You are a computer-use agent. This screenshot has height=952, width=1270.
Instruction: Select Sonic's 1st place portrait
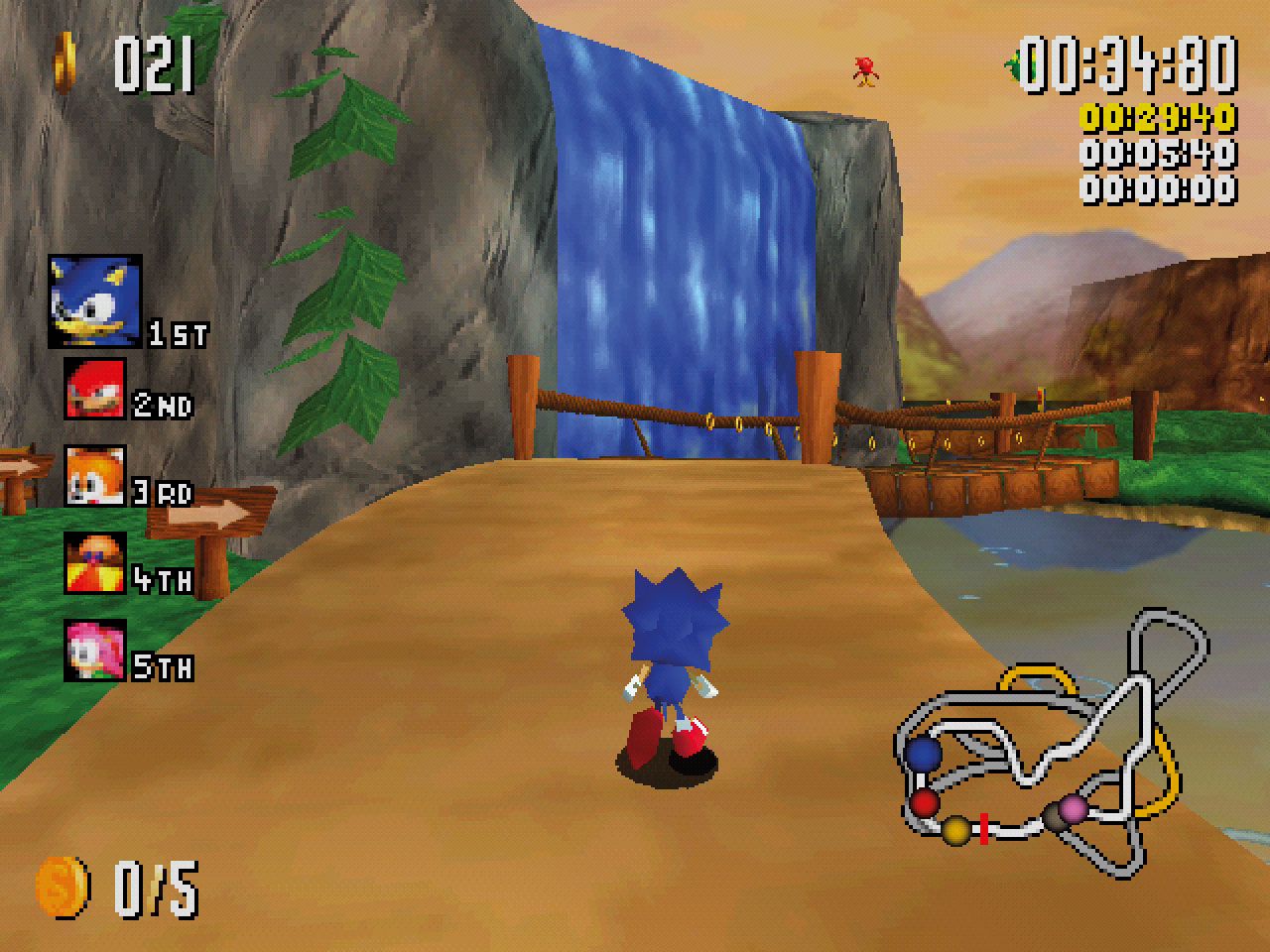click(x=94, y=300)
